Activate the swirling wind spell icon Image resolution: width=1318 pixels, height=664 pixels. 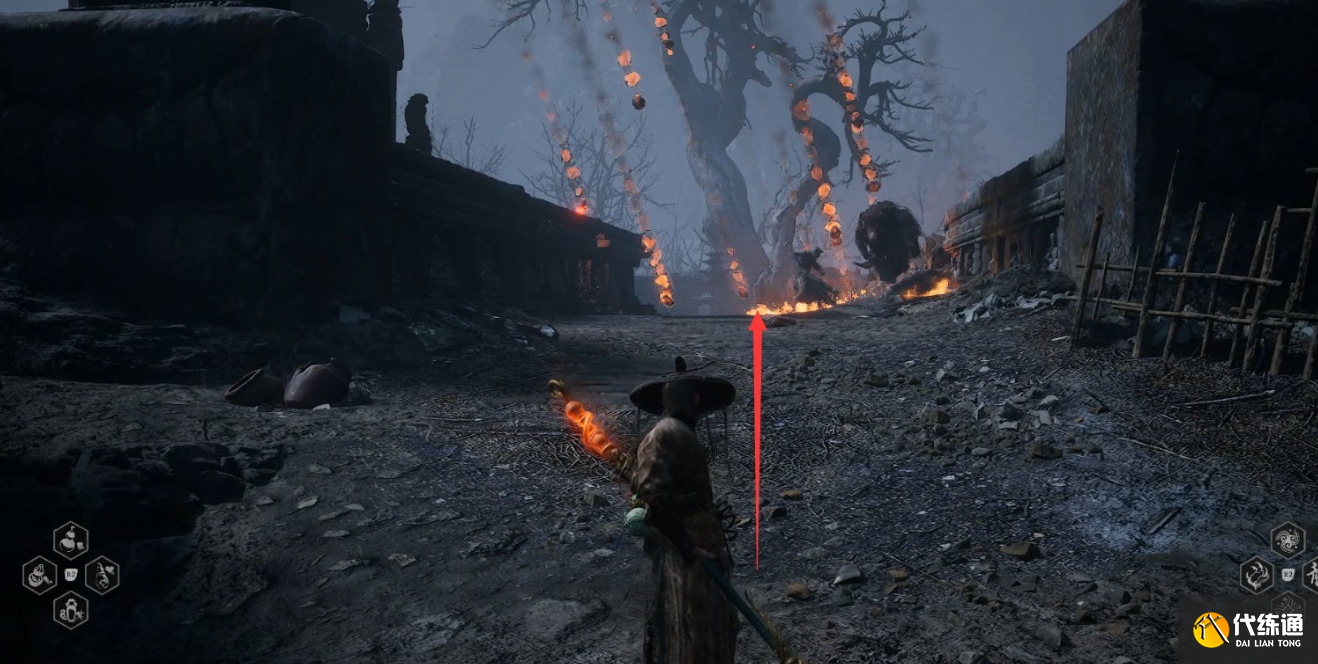pos(1287,541)
